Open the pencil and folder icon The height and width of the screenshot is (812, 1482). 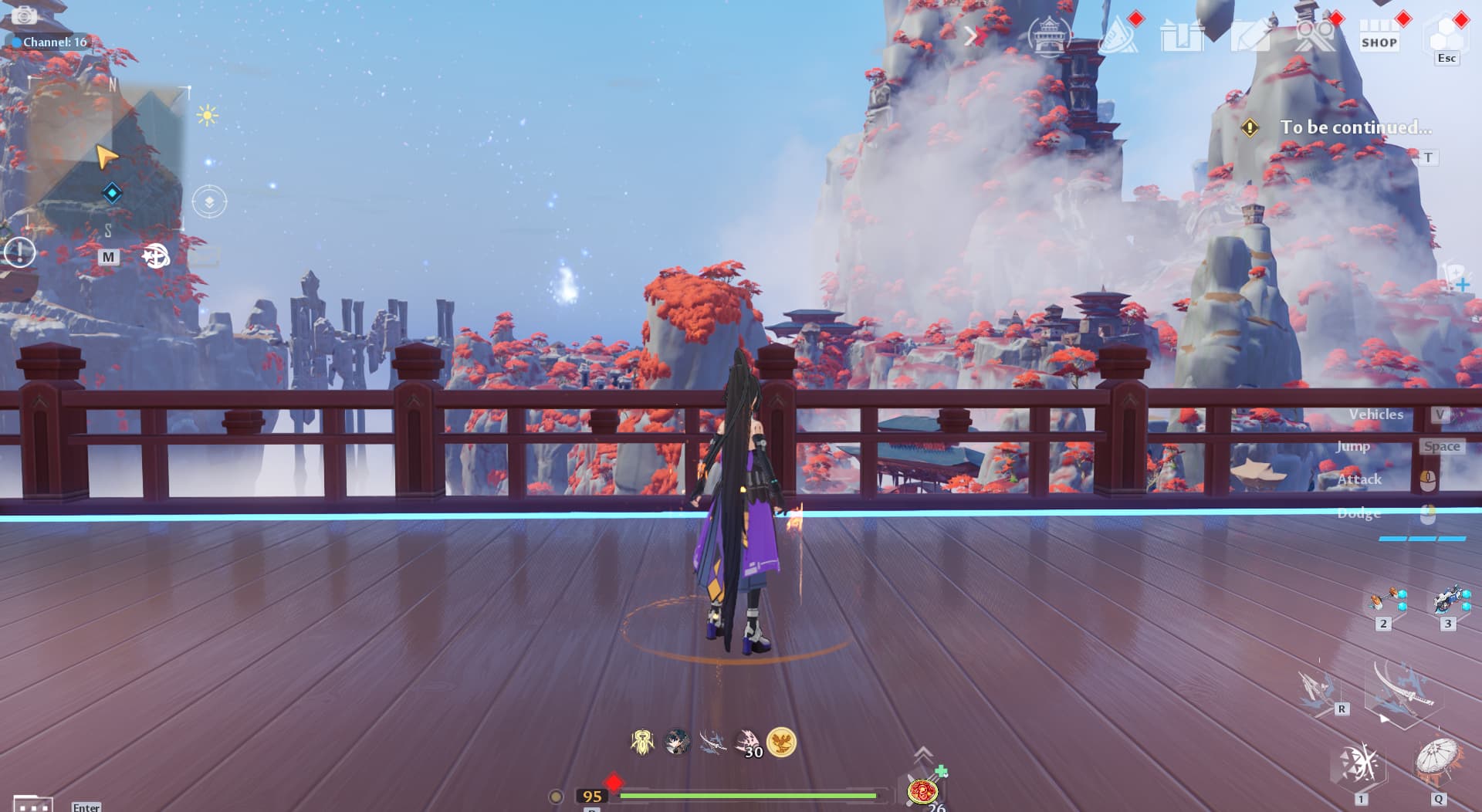[x=1249, y=36]
